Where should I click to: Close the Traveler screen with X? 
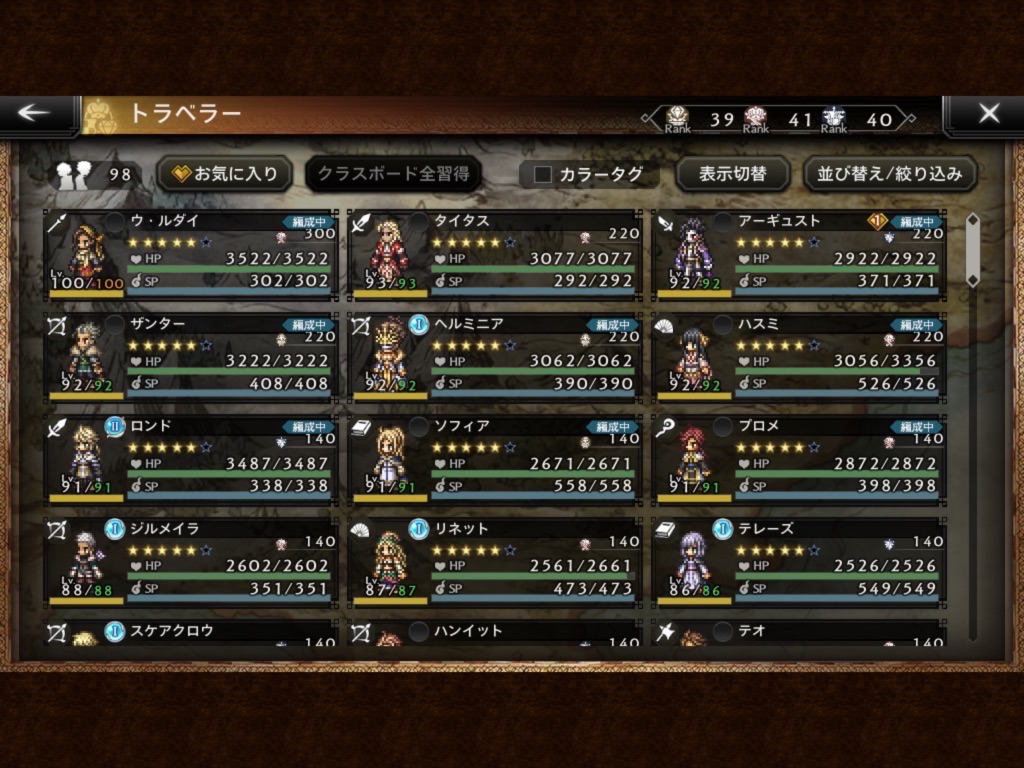click(988, 114)
